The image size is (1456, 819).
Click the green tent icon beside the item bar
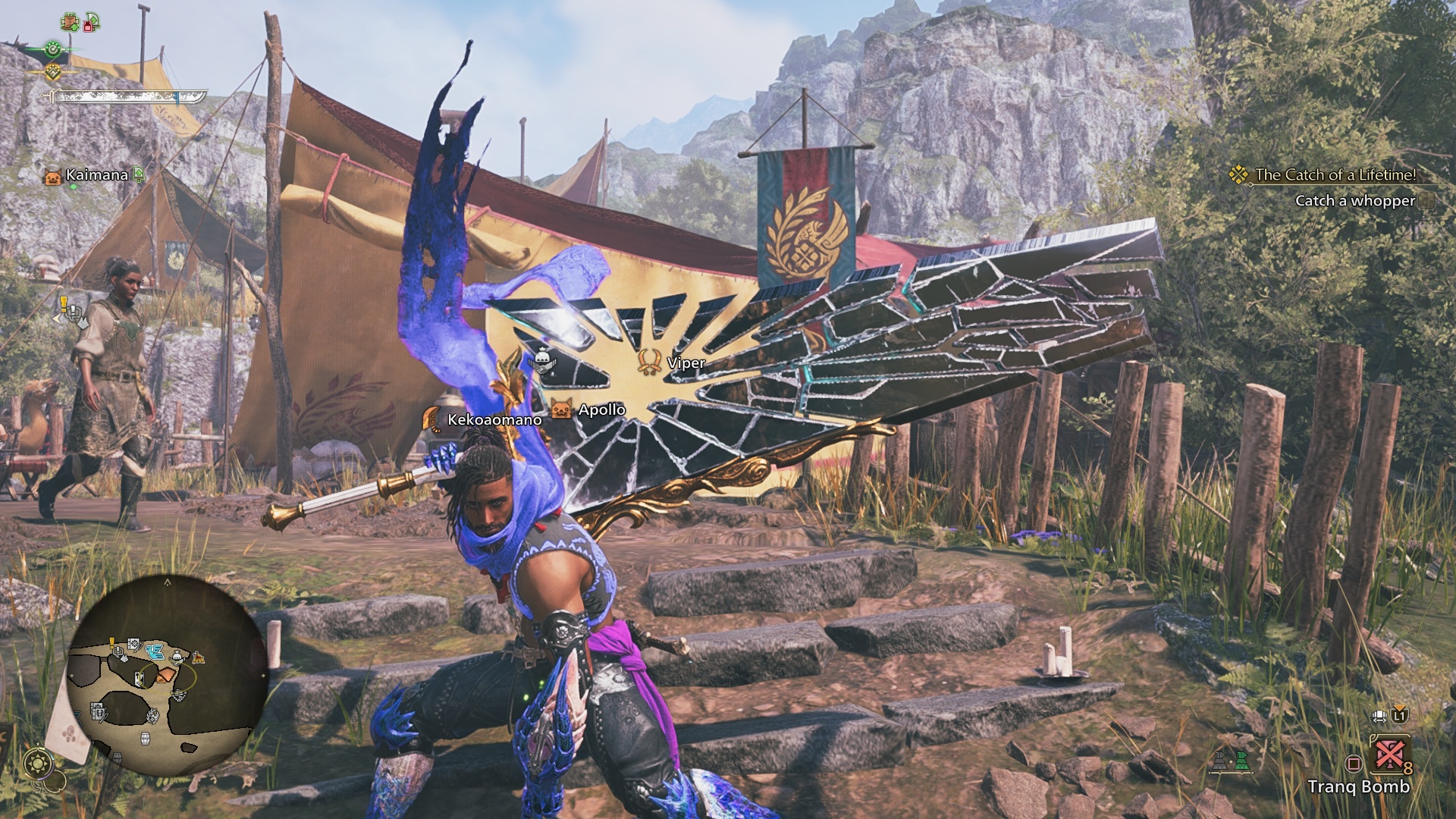click(1241, 761)
